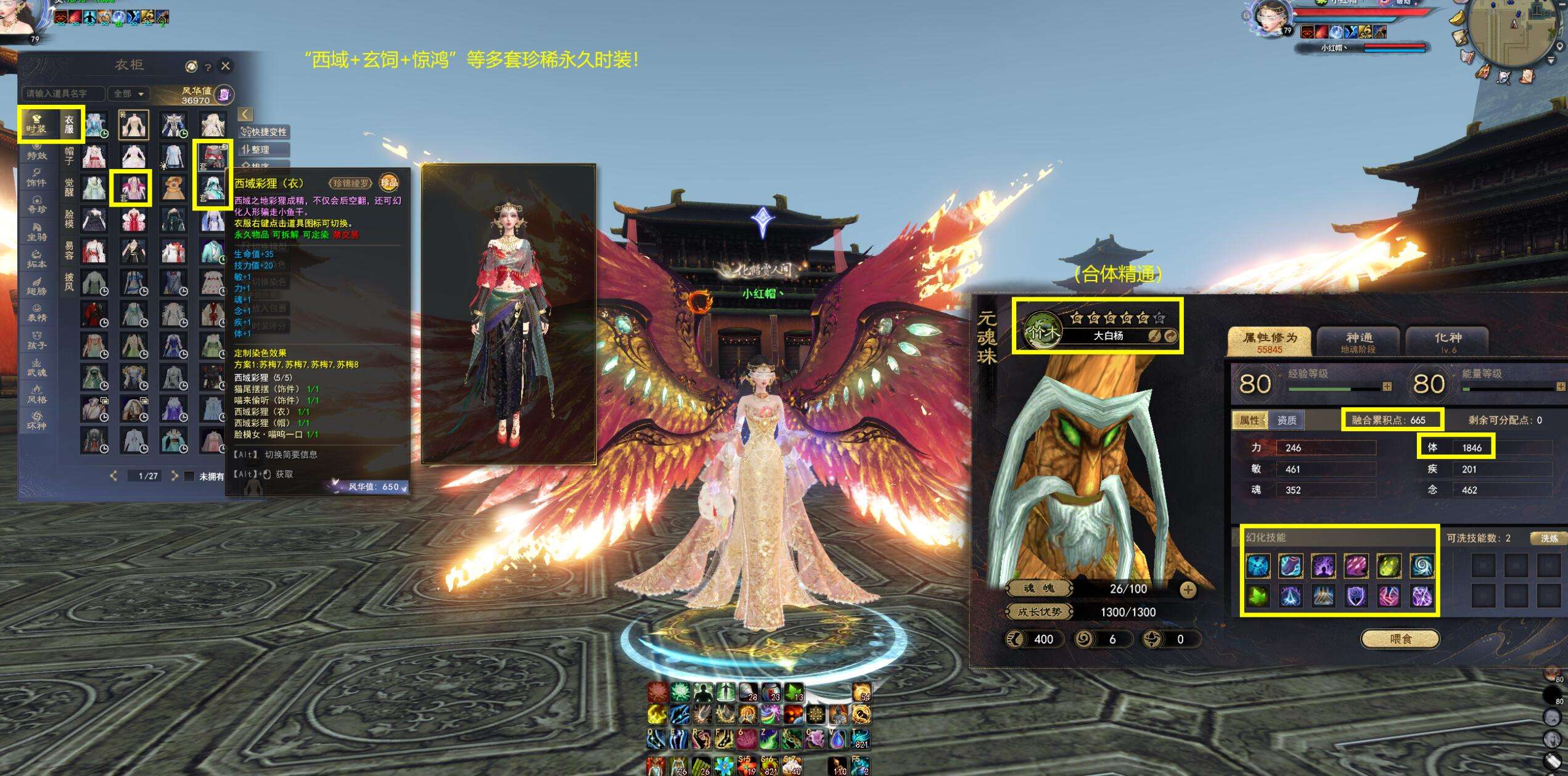The image size is (1568, 776).
Task: Click the 喂食 feed button
Action: pyautogui.click(x=1400, y=639)
